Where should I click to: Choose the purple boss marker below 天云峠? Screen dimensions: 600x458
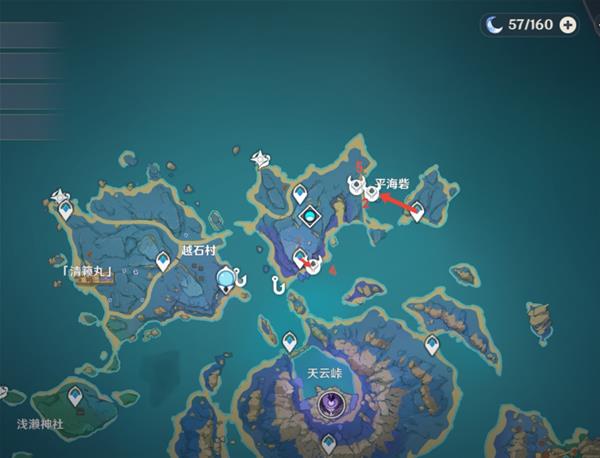point(328,403)
